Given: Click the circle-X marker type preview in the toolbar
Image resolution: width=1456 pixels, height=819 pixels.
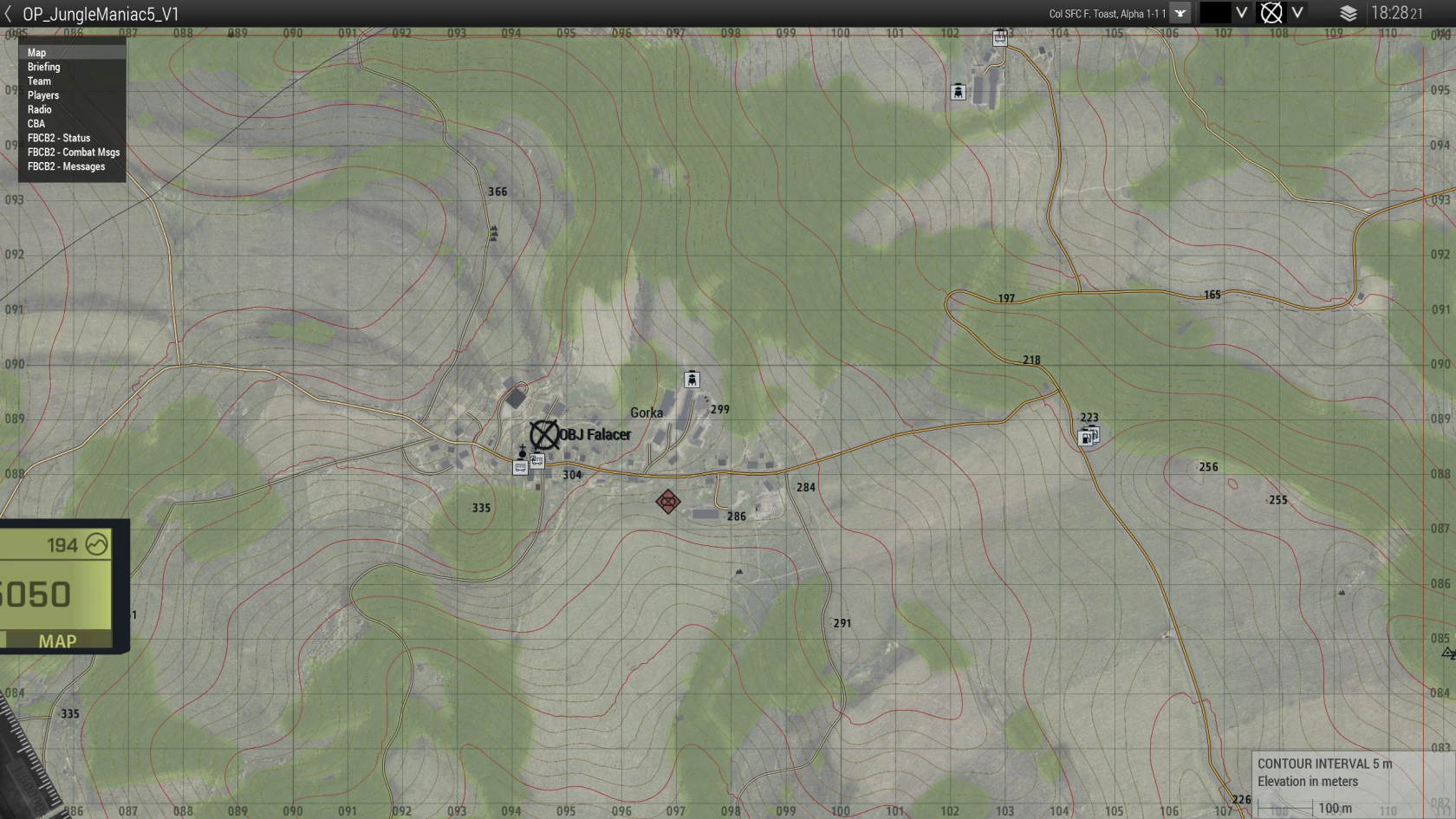Looking at the screenshot, I should click(x=1271, y=13).
